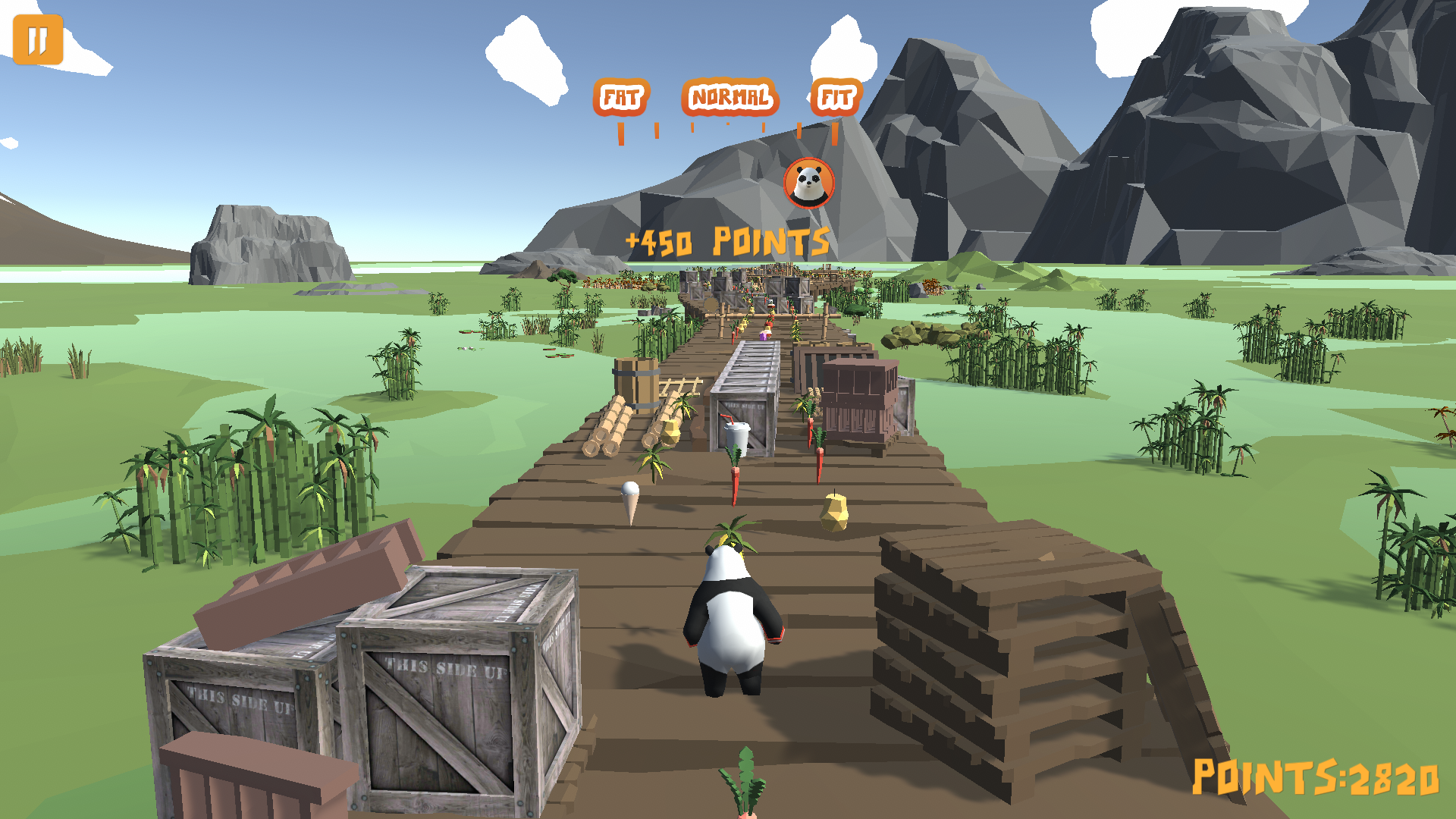This screenshot has width=1456, height=819.
Task: Click the carrot sprouting at the bottom center
Action: (x=747, y=789)
